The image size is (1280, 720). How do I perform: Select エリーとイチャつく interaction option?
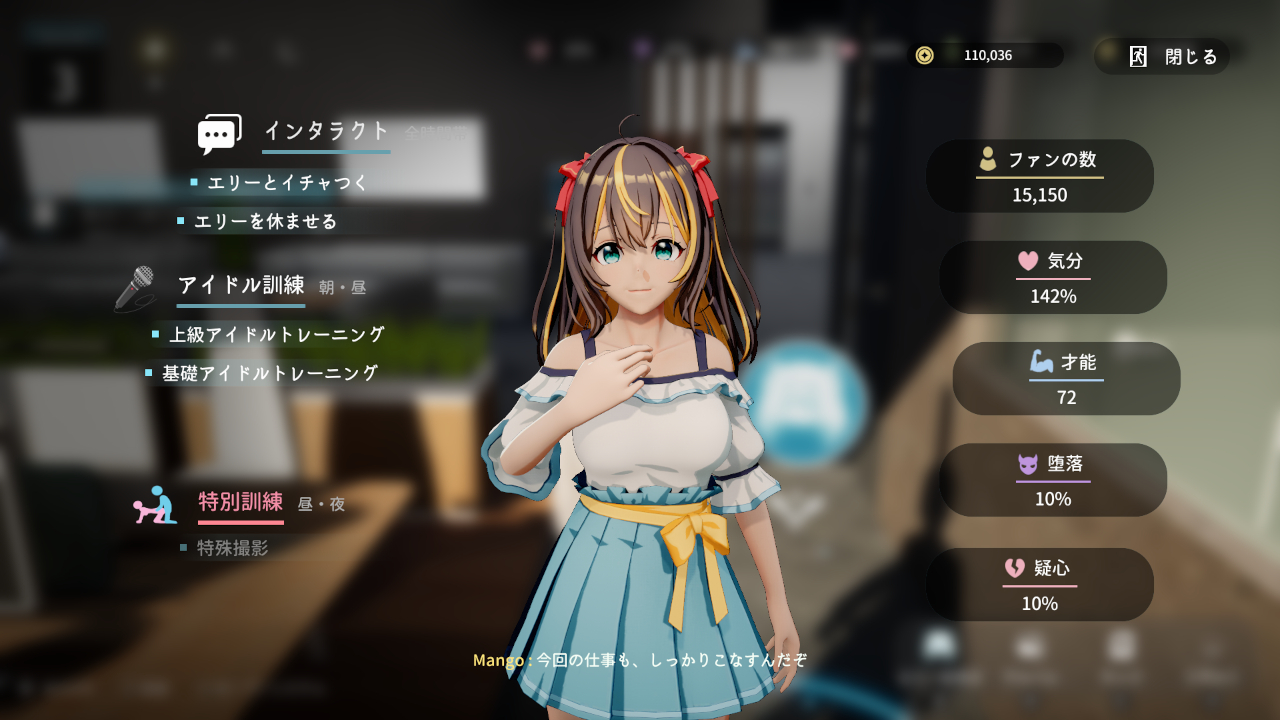coord(287,183)
